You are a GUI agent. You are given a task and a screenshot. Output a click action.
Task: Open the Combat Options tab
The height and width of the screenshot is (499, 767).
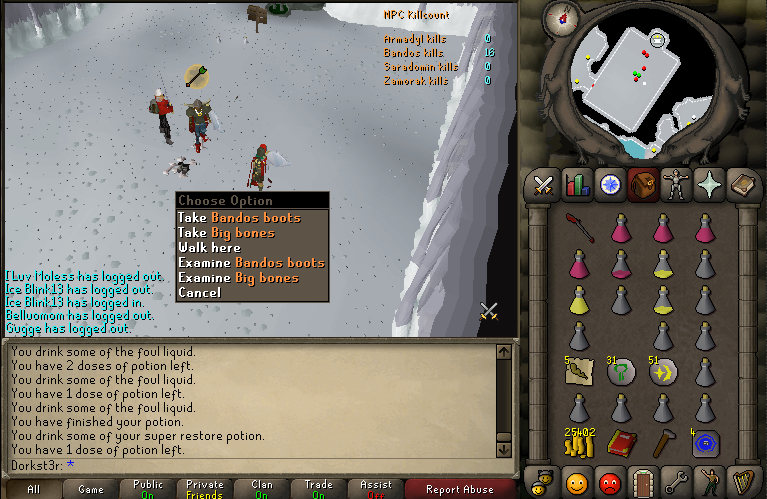(544, 184)
